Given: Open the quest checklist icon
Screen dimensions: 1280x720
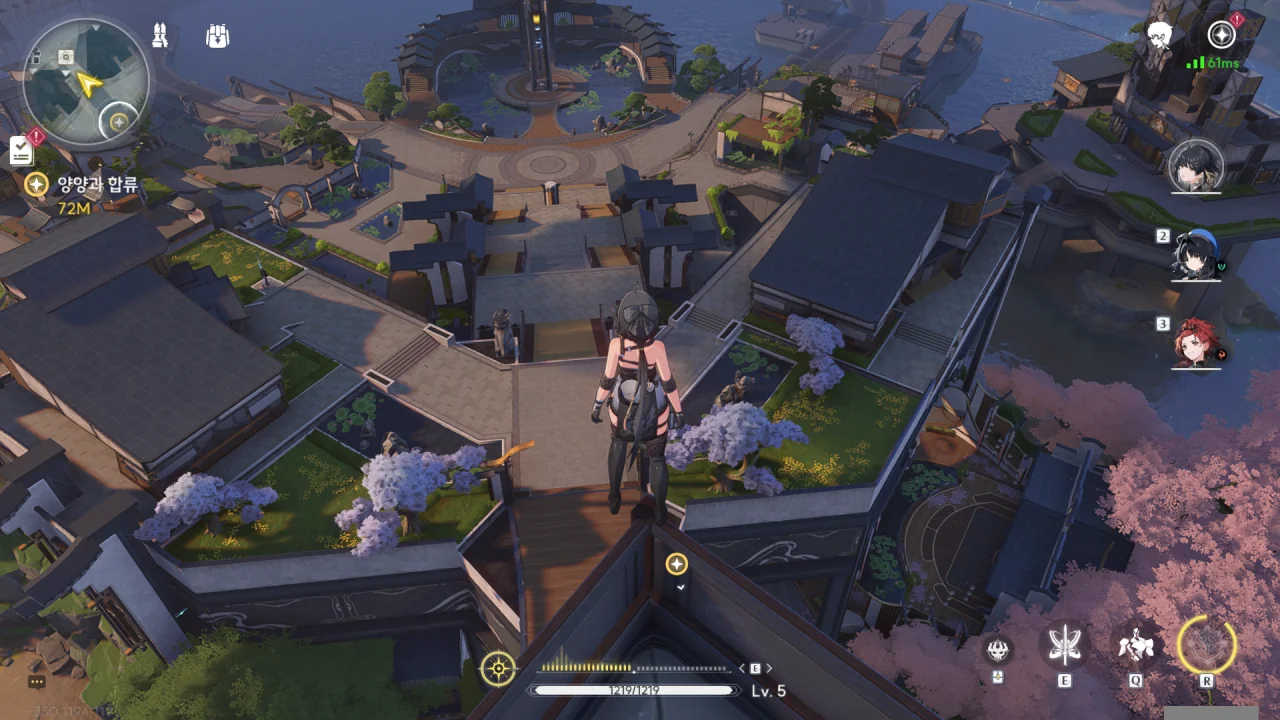Looking at the screenshot, I should (x=22, y=150).
